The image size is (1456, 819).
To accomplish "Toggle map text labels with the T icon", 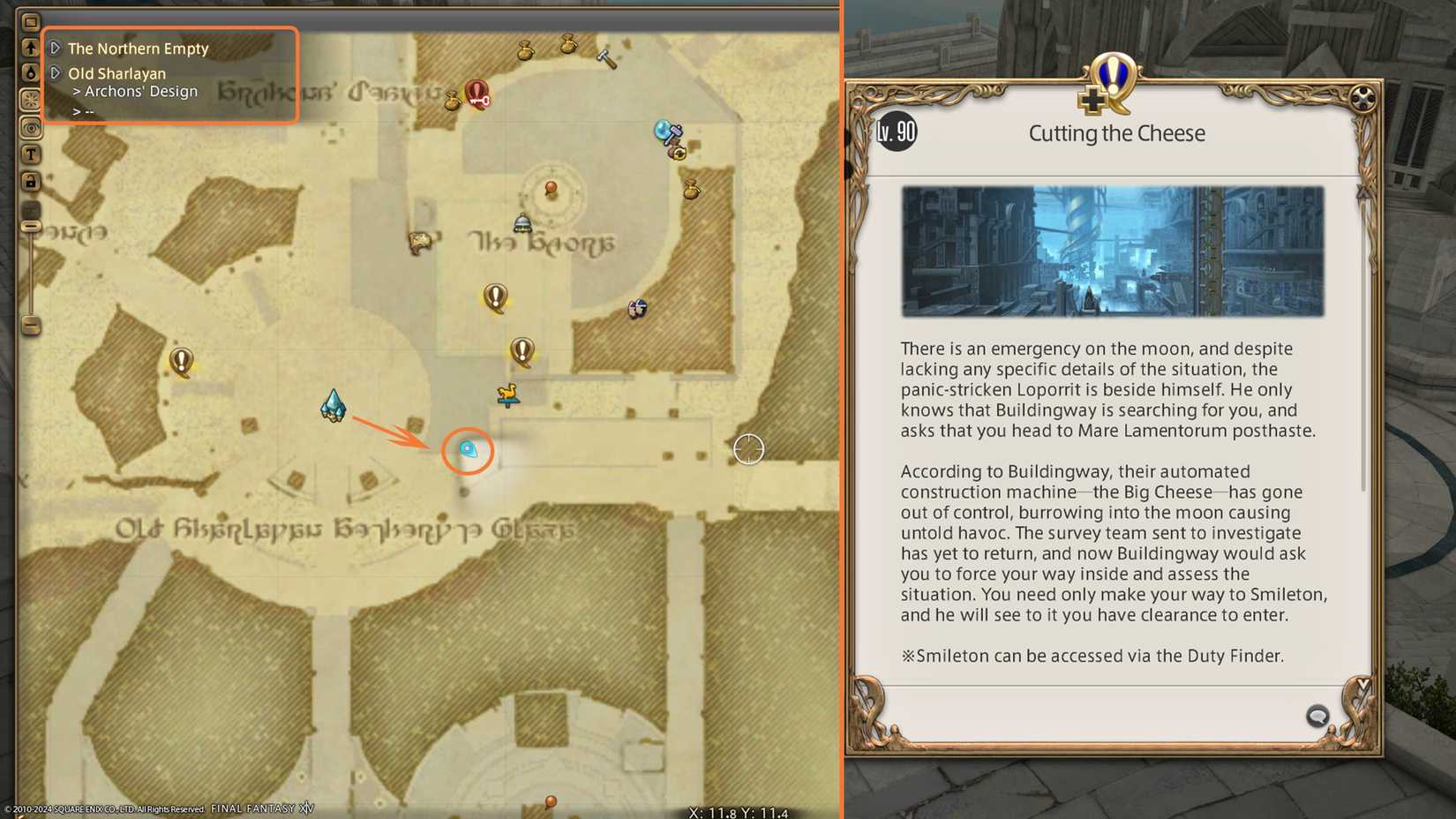I will tap(33, 154).
